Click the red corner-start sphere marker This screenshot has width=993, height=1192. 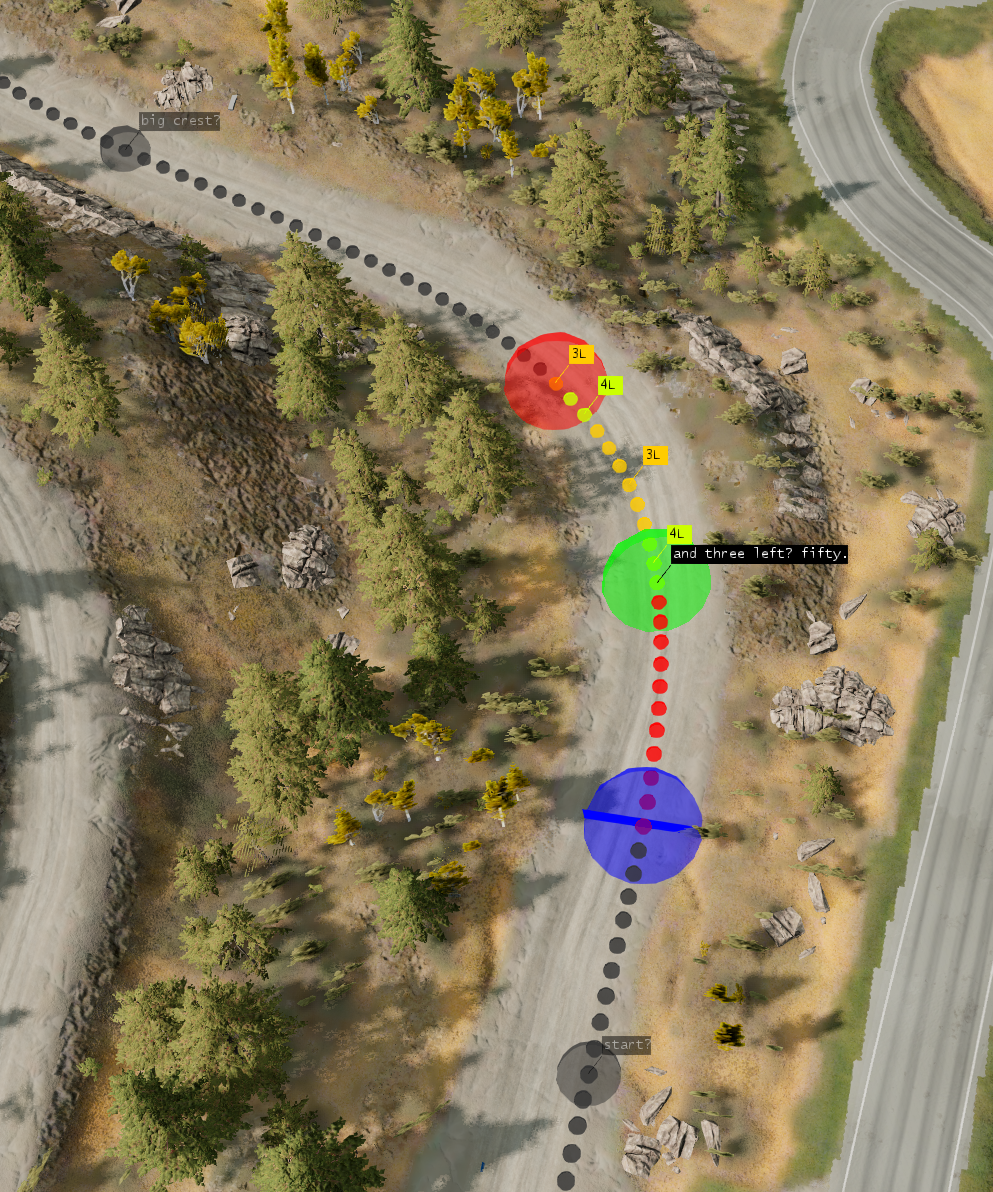[550, 382]
